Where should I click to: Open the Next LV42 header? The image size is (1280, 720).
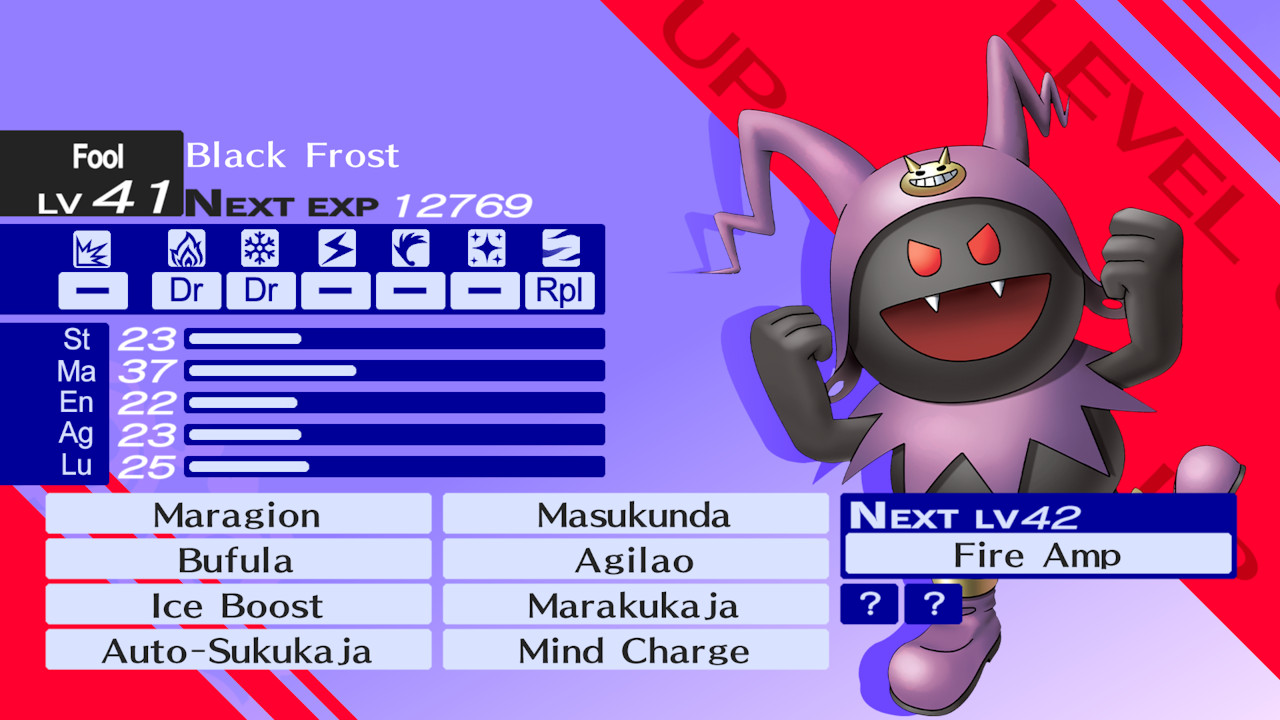1037,515
